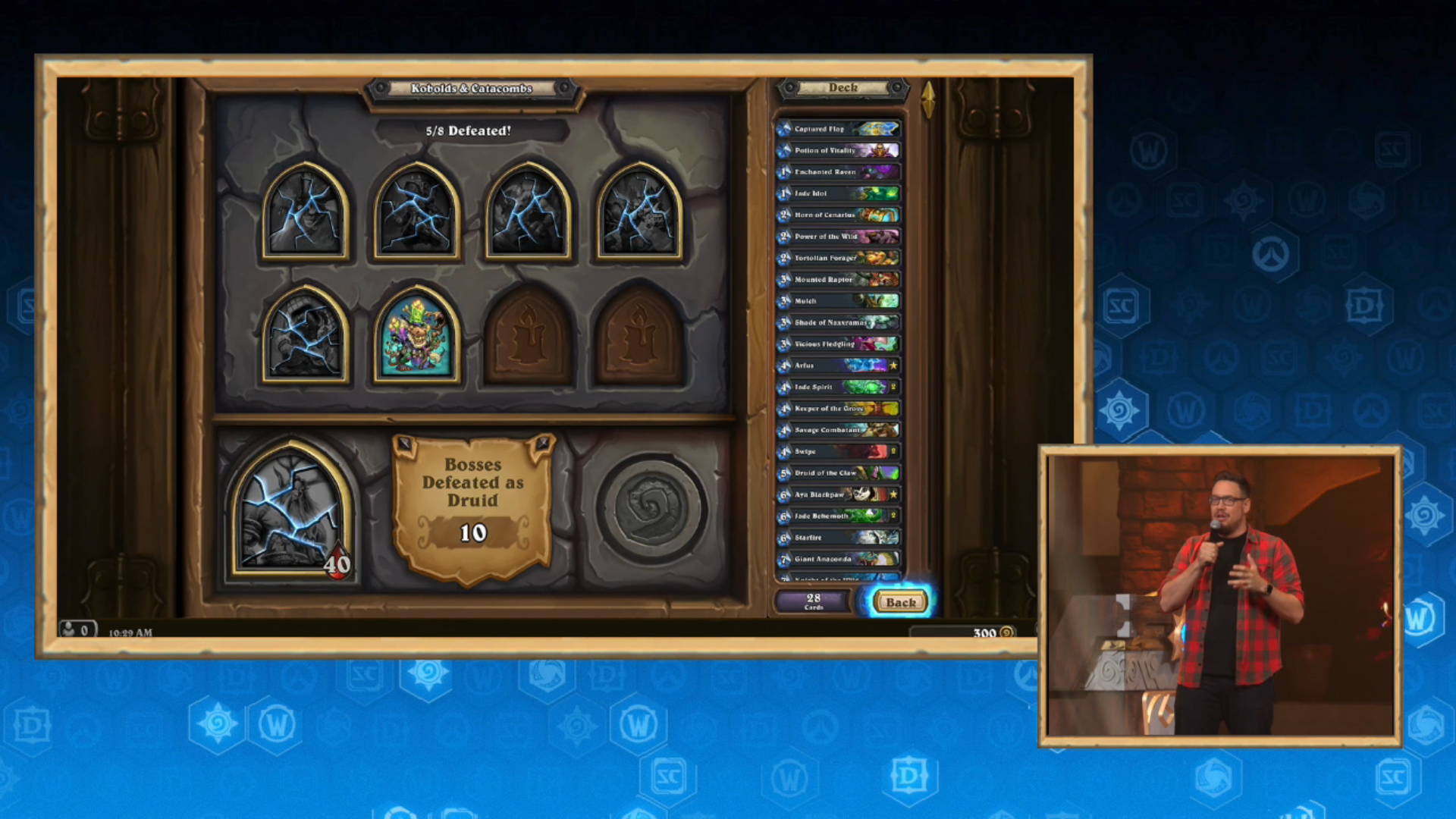This screenshot has width=1456, height=819.
Task: Choose the Swipe card row
Action: point(838,451)
